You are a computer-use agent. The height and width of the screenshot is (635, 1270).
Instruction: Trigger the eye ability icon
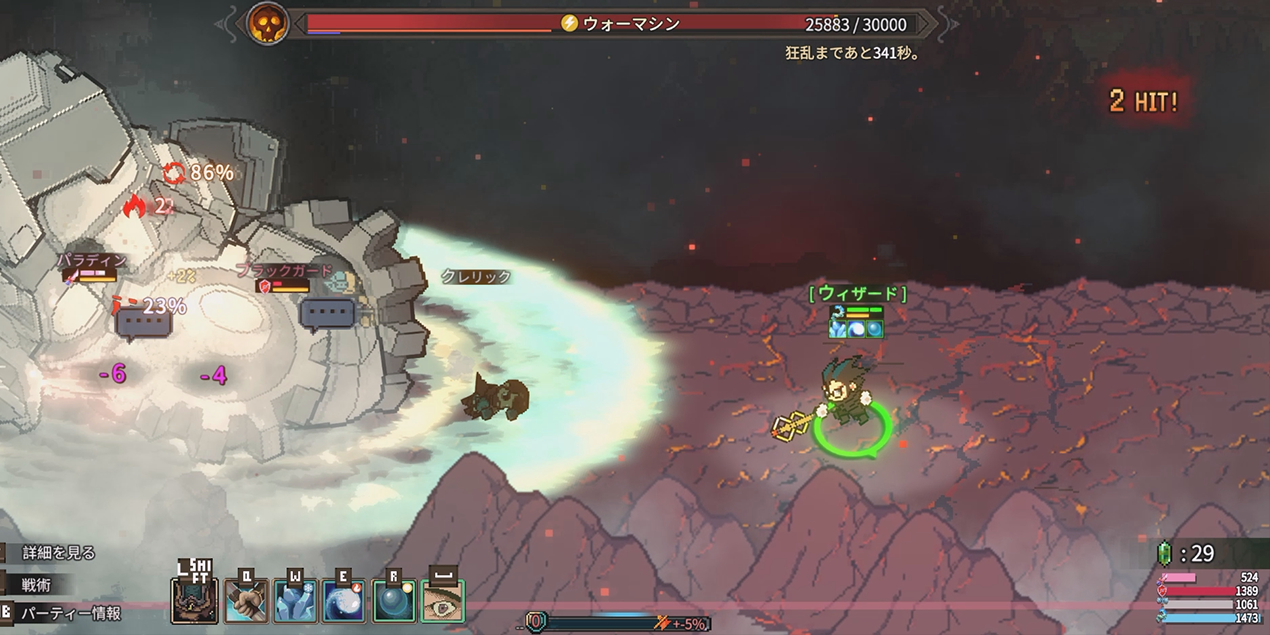pos(443,601)
